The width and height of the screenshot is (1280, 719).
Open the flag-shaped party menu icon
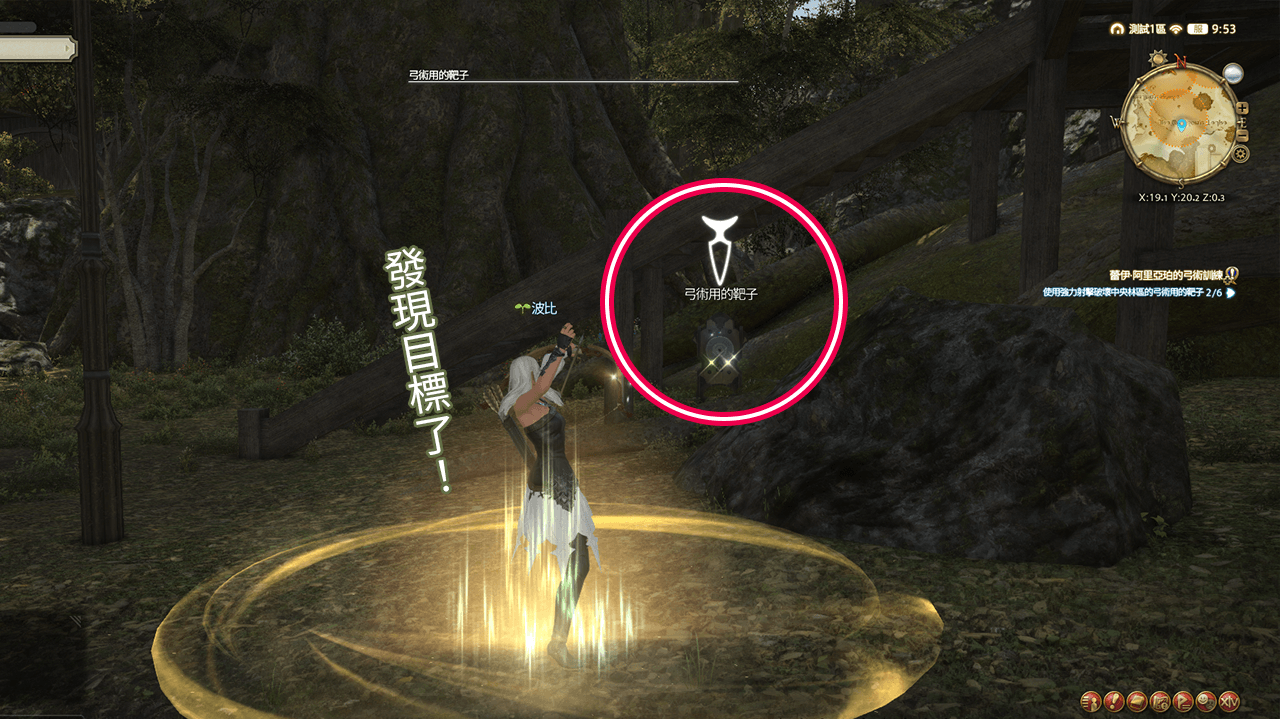click(x=1183, y=700)
